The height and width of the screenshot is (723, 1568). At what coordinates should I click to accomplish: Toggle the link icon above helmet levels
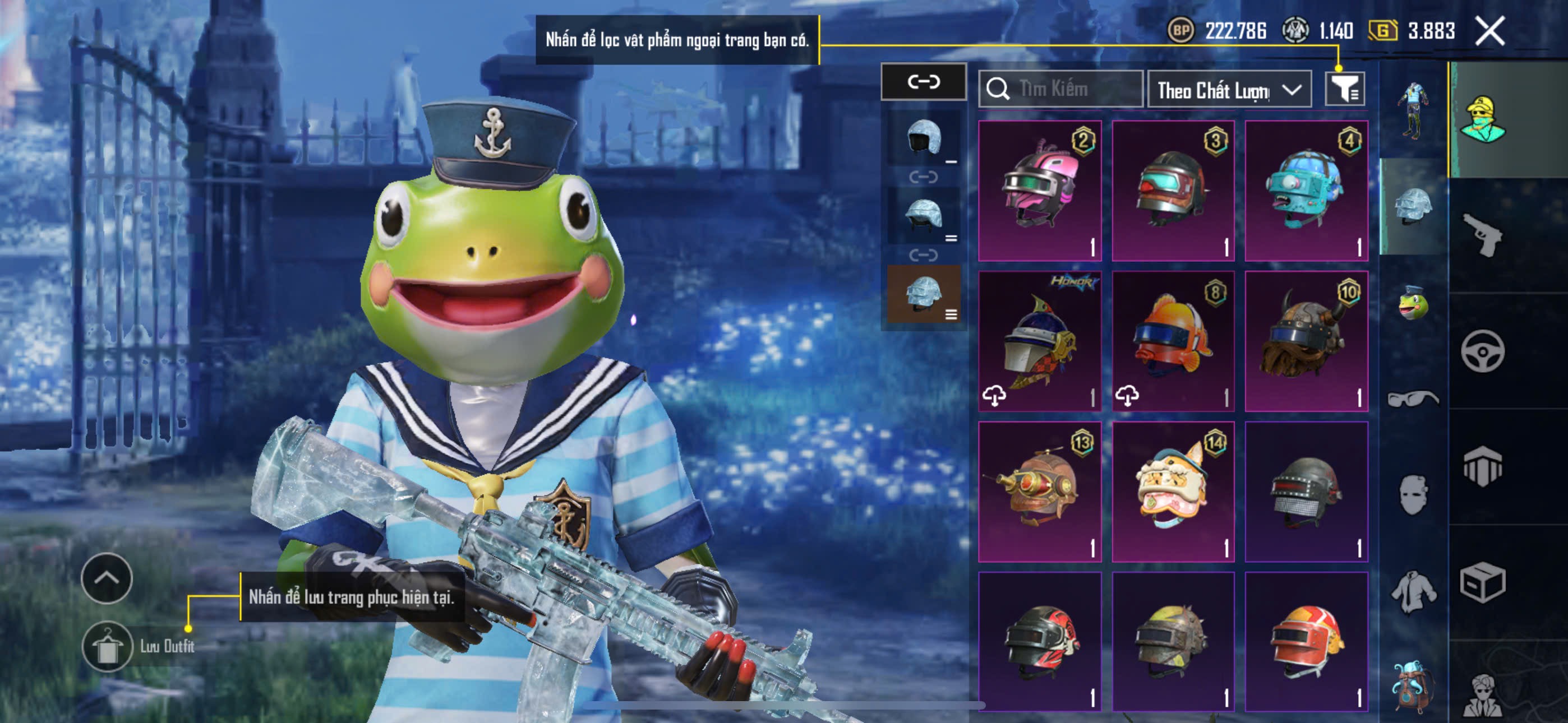924,82
